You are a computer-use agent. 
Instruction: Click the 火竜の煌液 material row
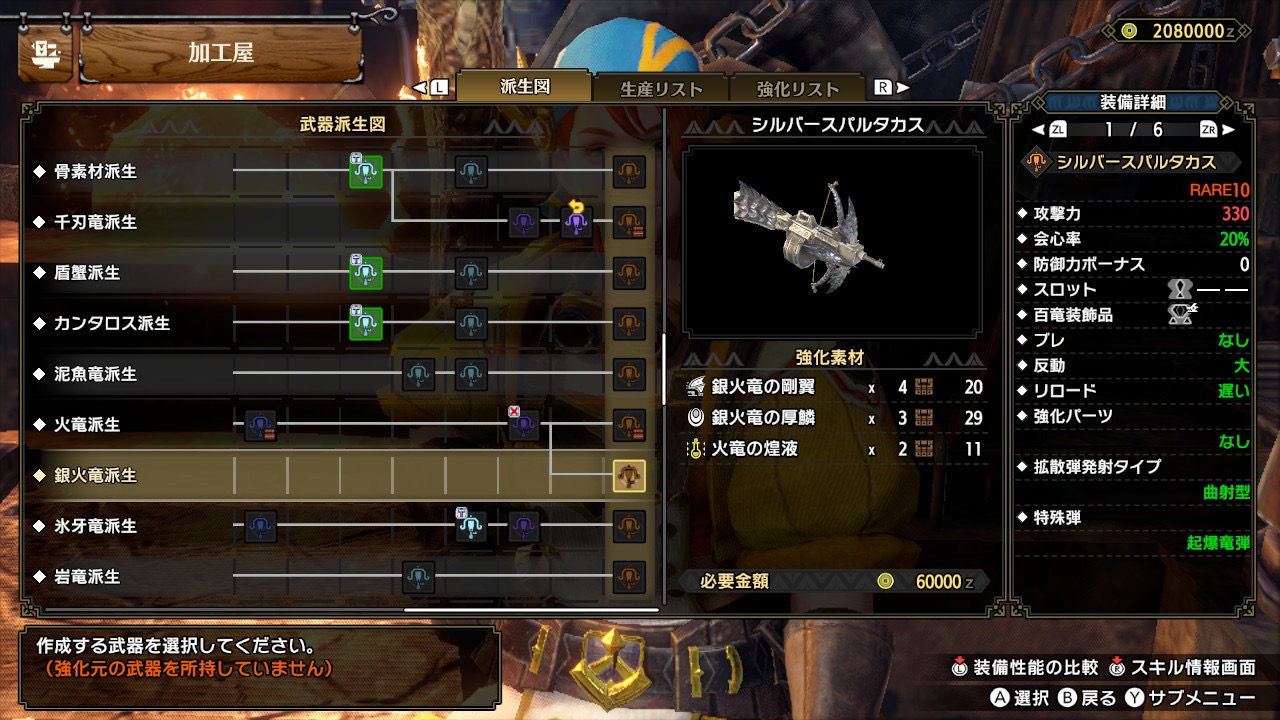(x=835, y=449)
